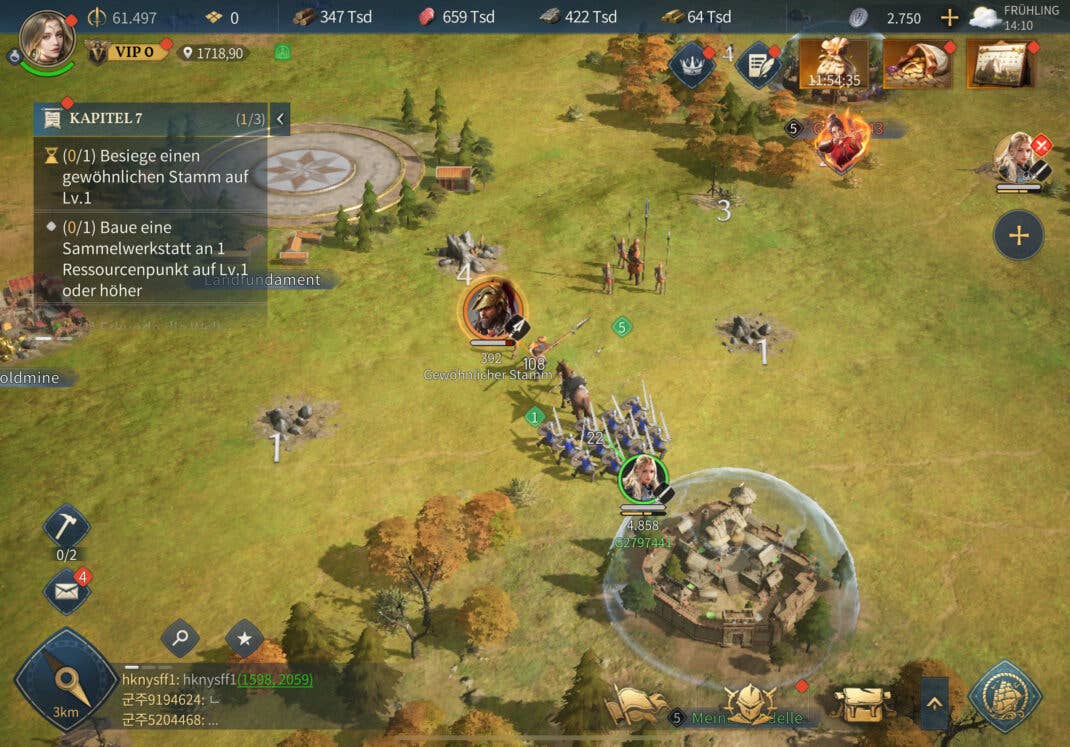Add a new march with the round plus button
The height and width of the screenshot is (747, 1070).
[x=1018, y=235]
